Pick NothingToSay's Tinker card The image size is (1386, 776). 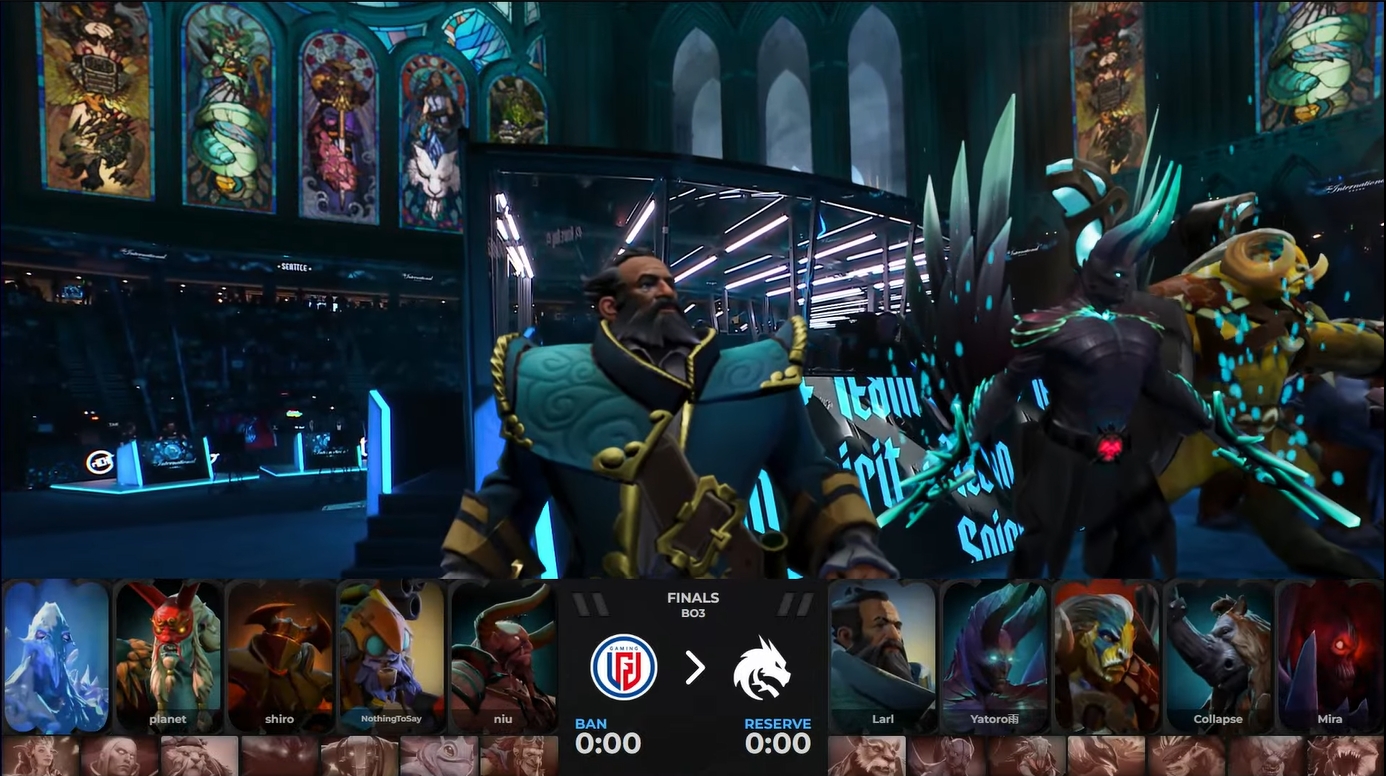point(392,655)
